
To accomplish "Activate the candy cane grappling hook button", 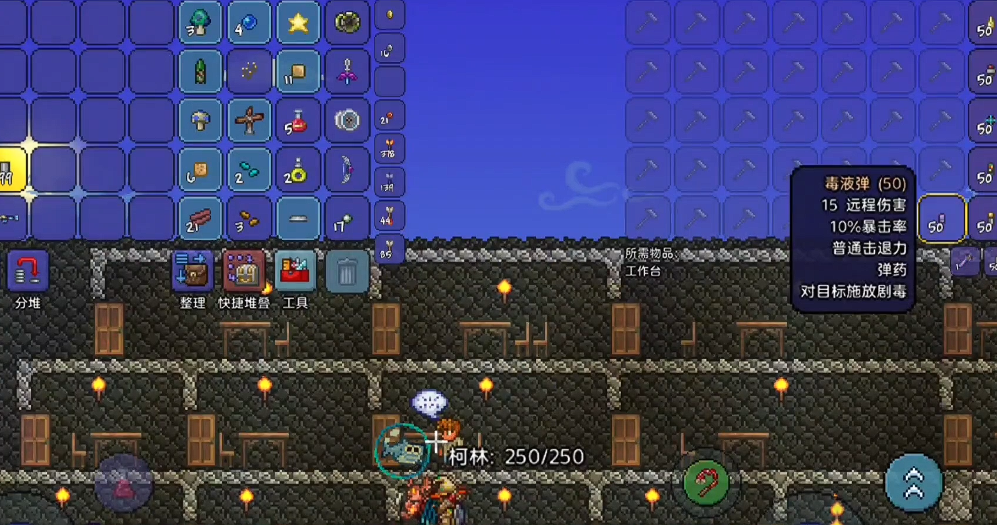I will point(706,484).
